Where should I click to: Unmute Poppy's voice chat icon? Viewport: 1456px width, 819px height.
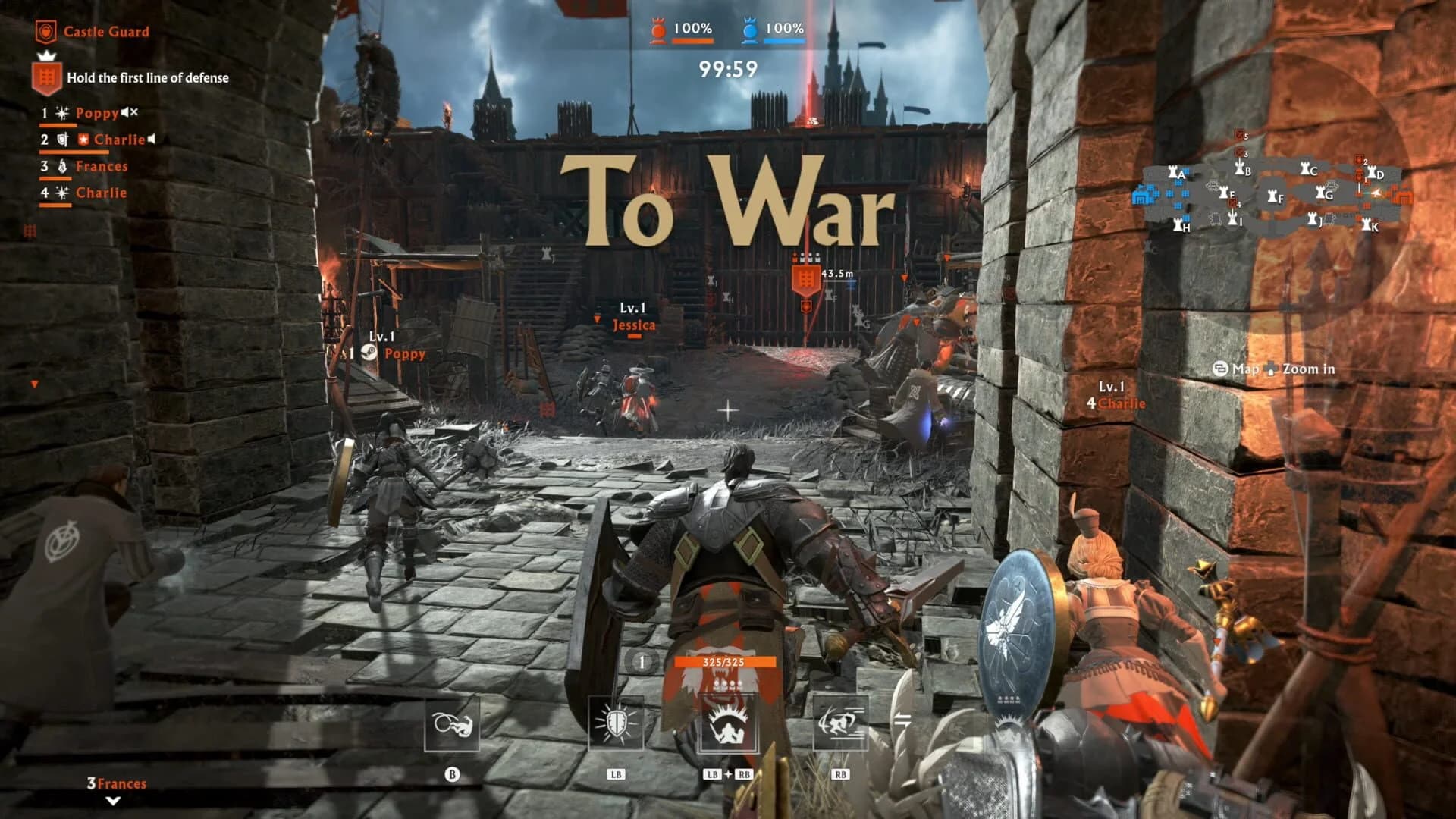click(x=129, y=112)
